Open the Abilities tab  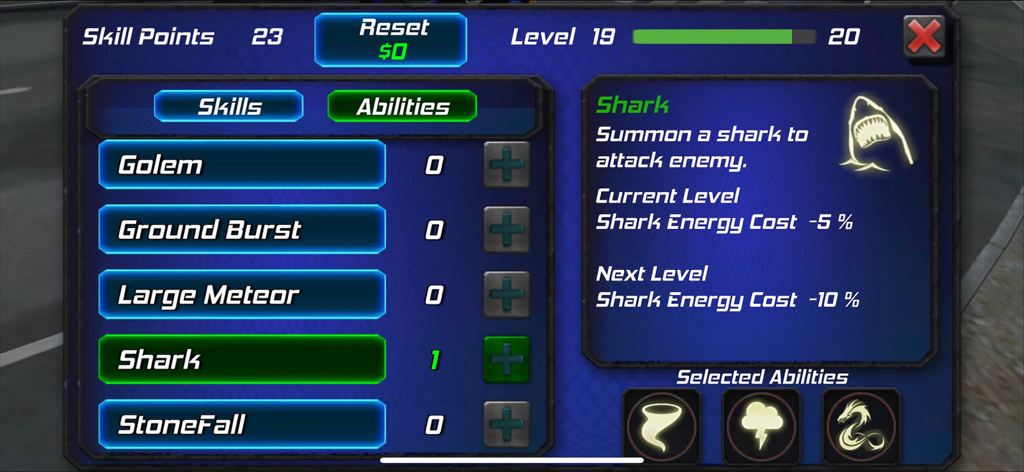point(403,107)
